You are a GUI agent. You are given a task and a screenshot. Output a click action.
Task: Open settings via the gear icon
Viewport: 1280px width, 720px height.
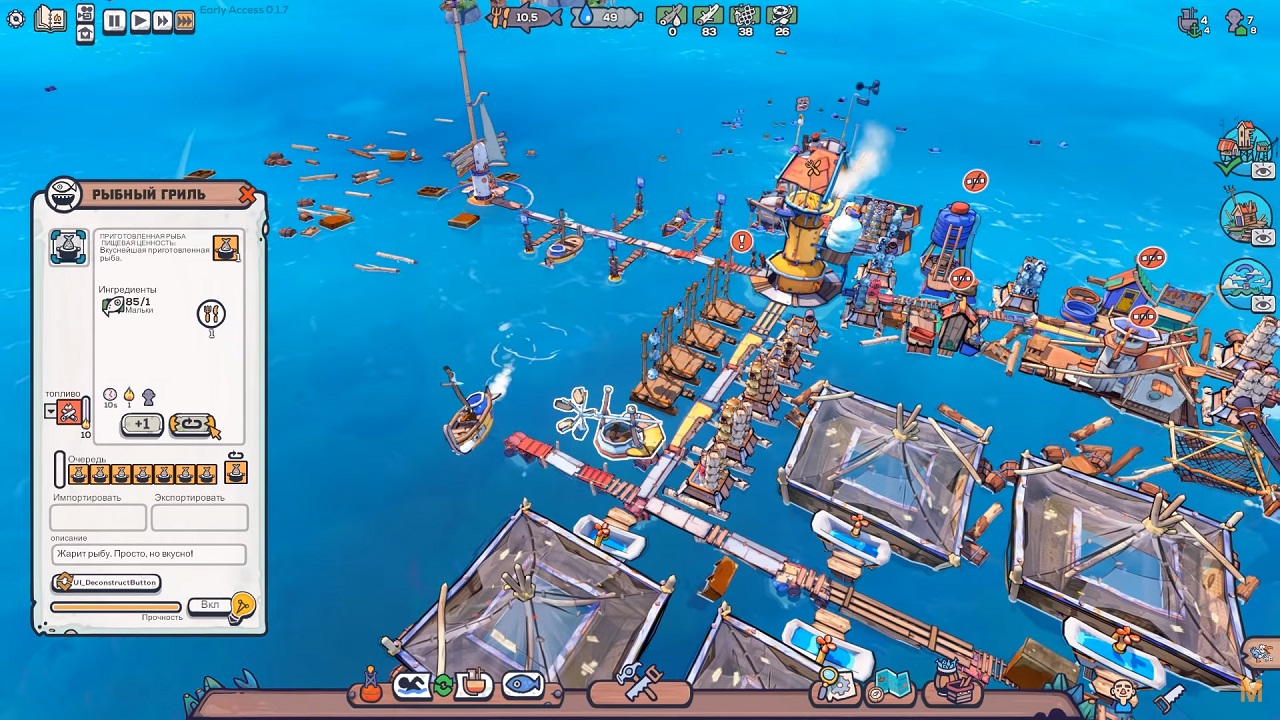15,19
